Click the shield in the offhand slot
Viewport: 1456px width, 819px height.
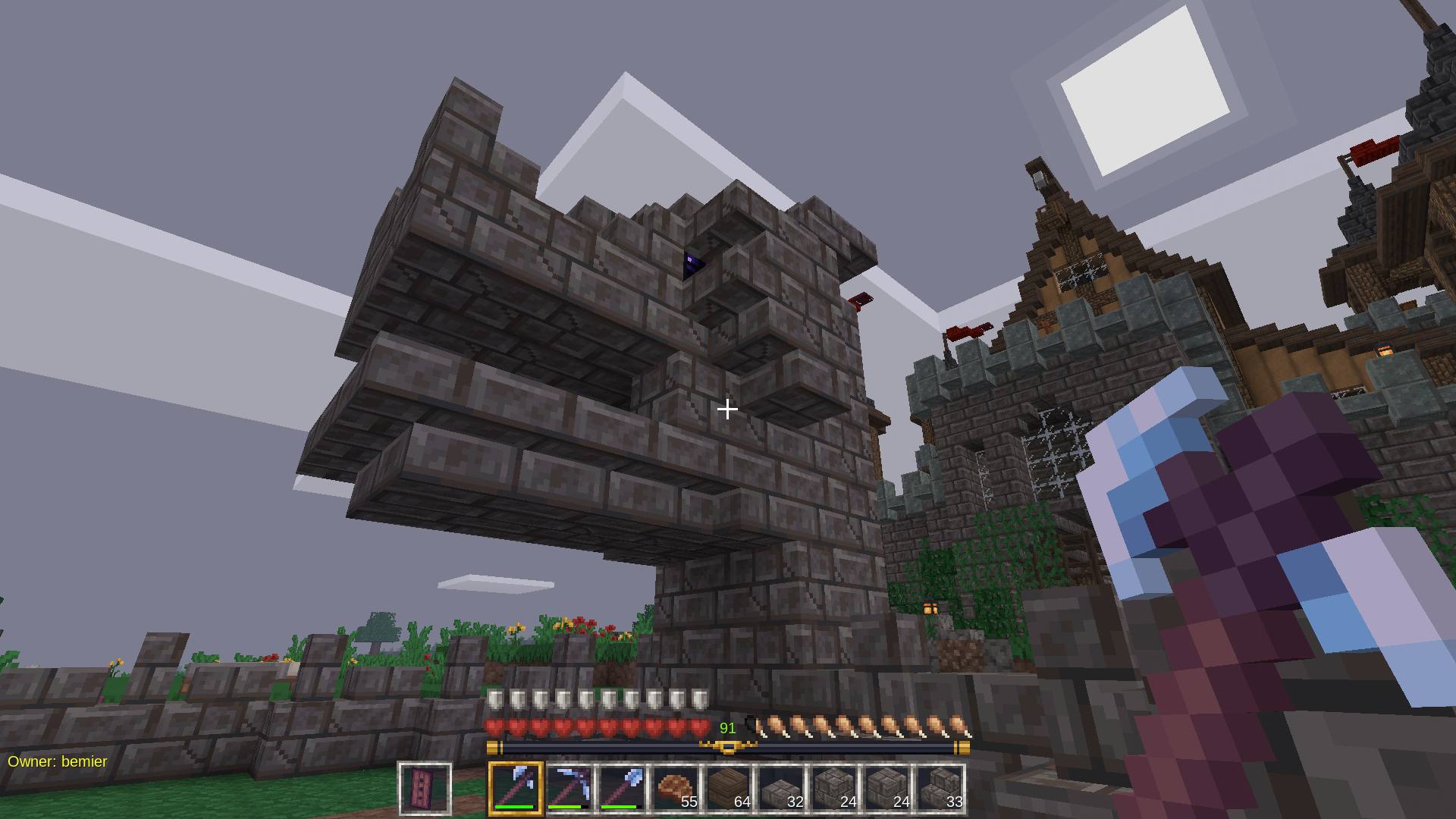point(425,789)
